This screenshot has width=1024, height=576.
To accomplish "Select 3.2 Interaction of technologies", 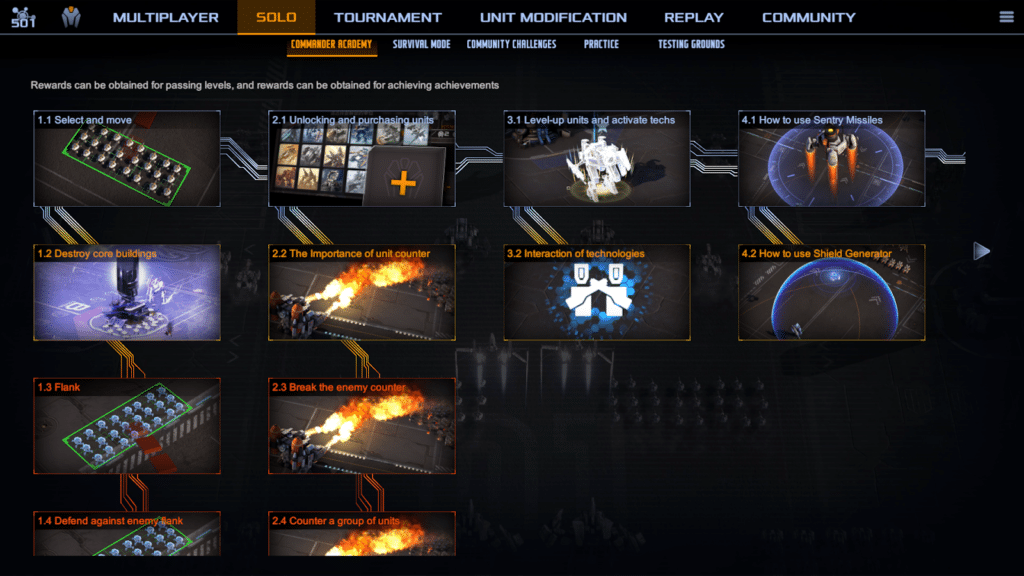I will coord(597,293).
